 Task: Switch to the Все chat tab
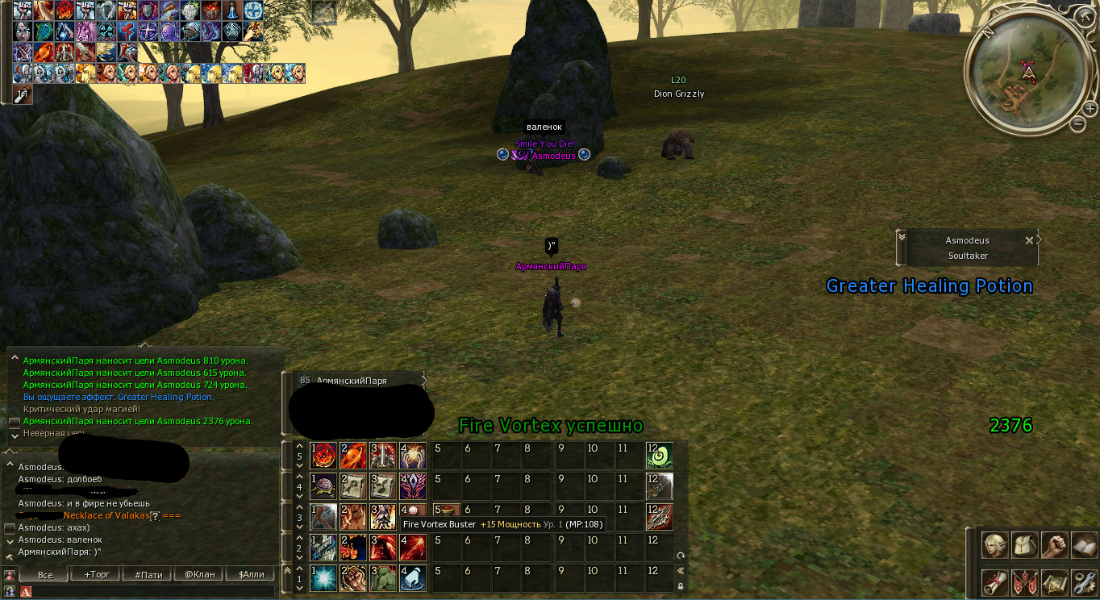point(44,575)
